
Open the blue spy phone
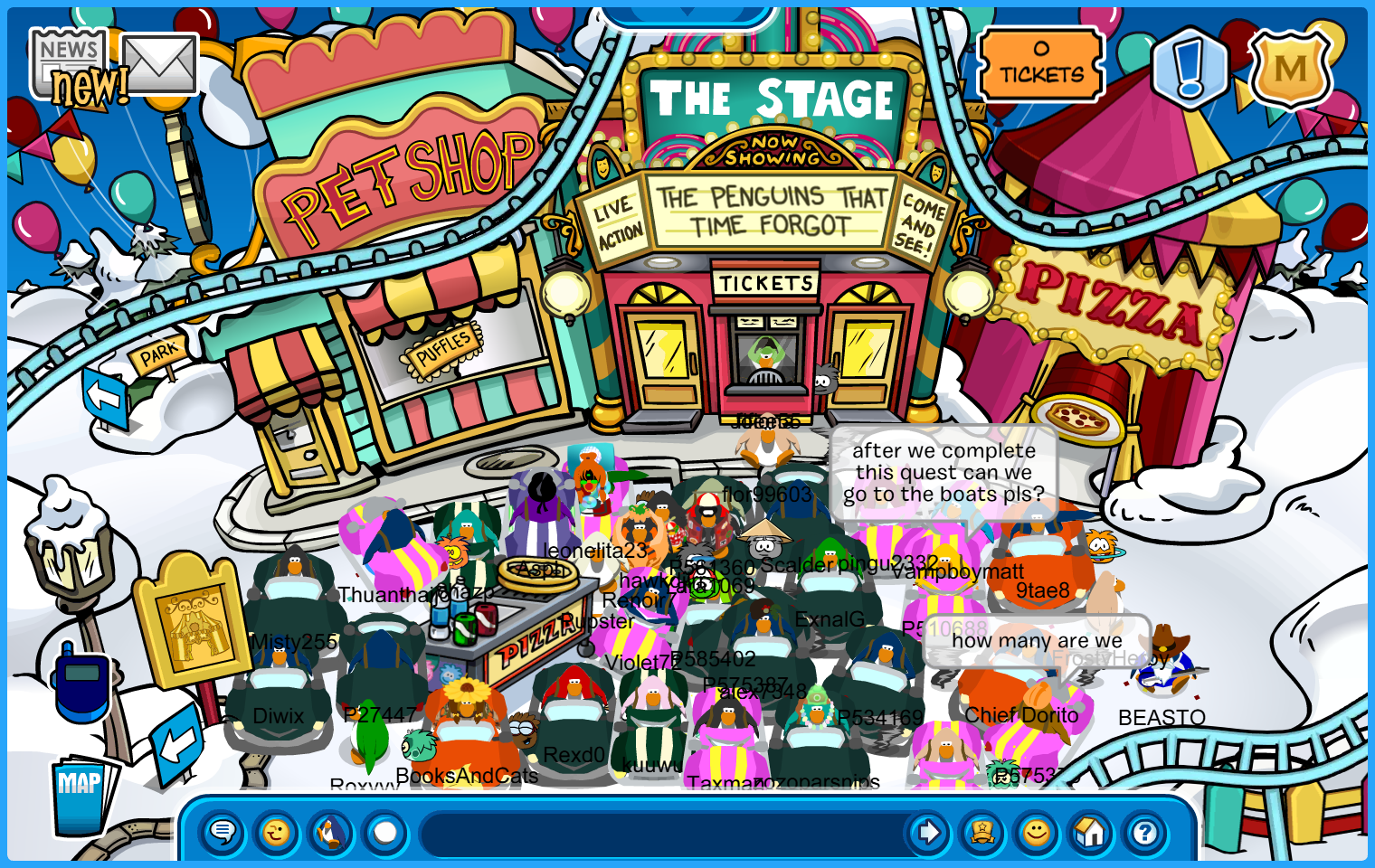81,684
